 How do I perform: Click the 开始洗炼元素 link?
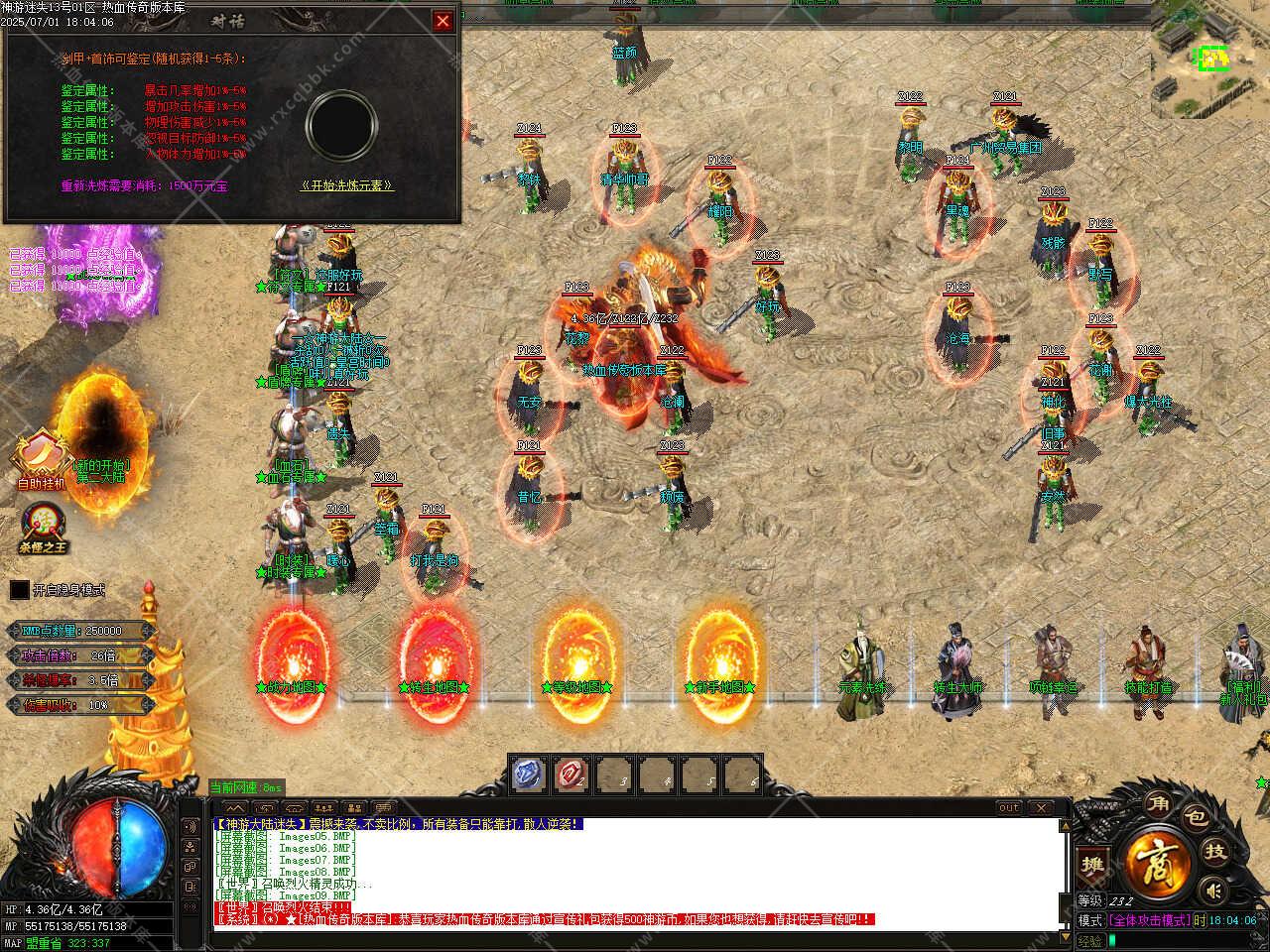pyautogui.click(x=346, y=185)
